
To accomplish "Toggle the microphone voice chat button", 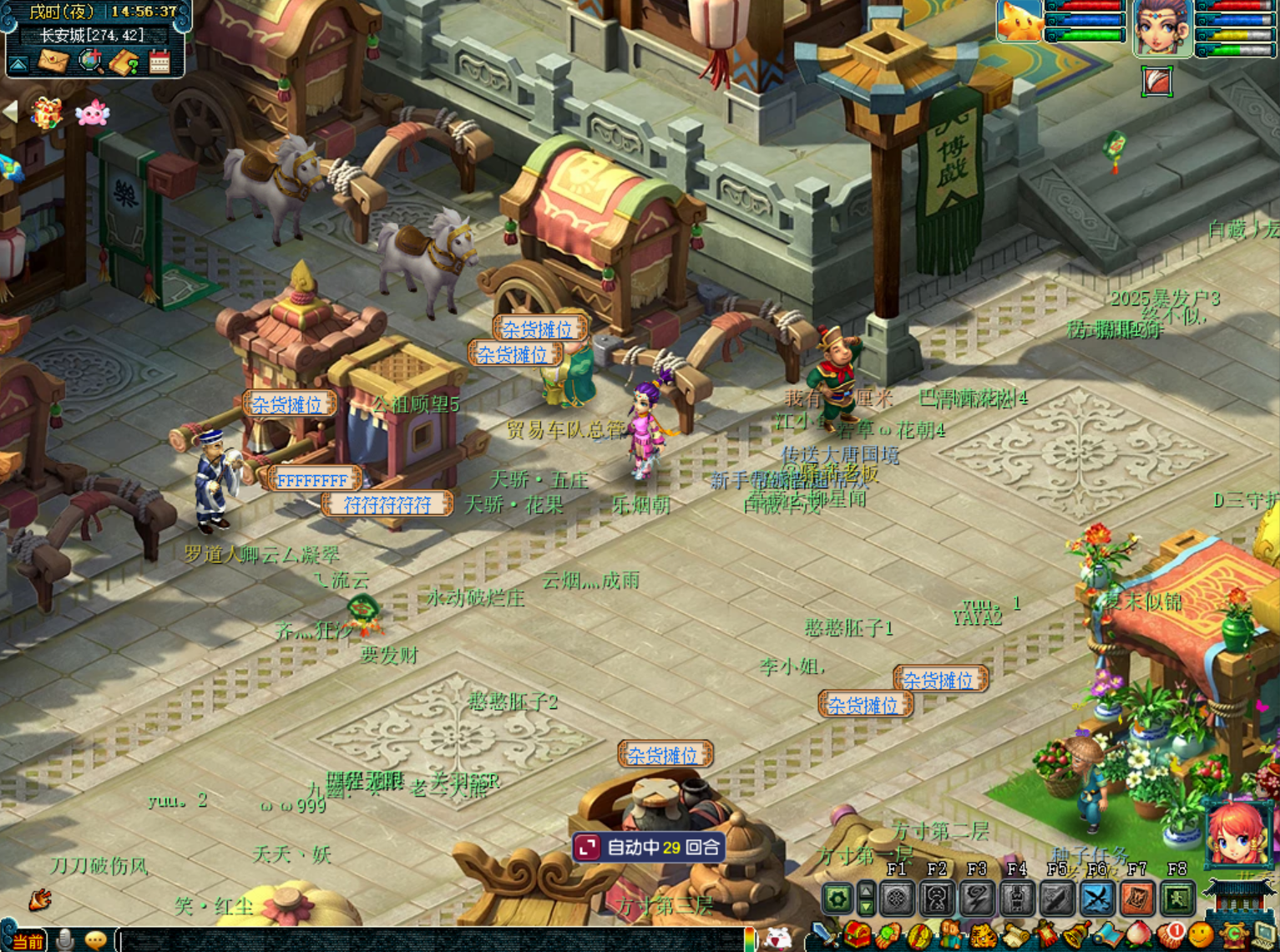I will point(64,940).
